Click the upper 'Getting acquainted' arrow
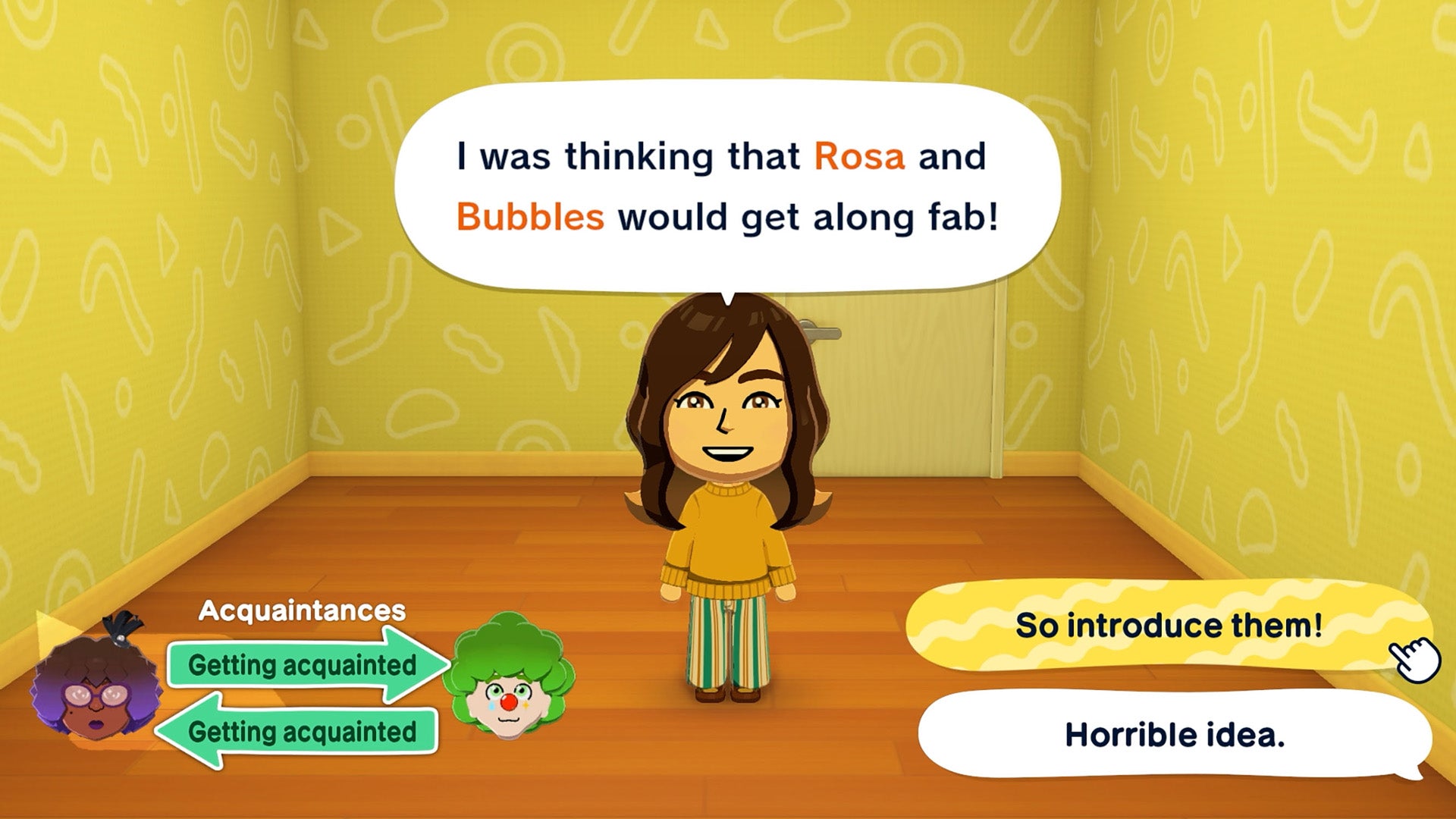The image size is (1456, 819). pyautogui.click(x=296, y=666)
